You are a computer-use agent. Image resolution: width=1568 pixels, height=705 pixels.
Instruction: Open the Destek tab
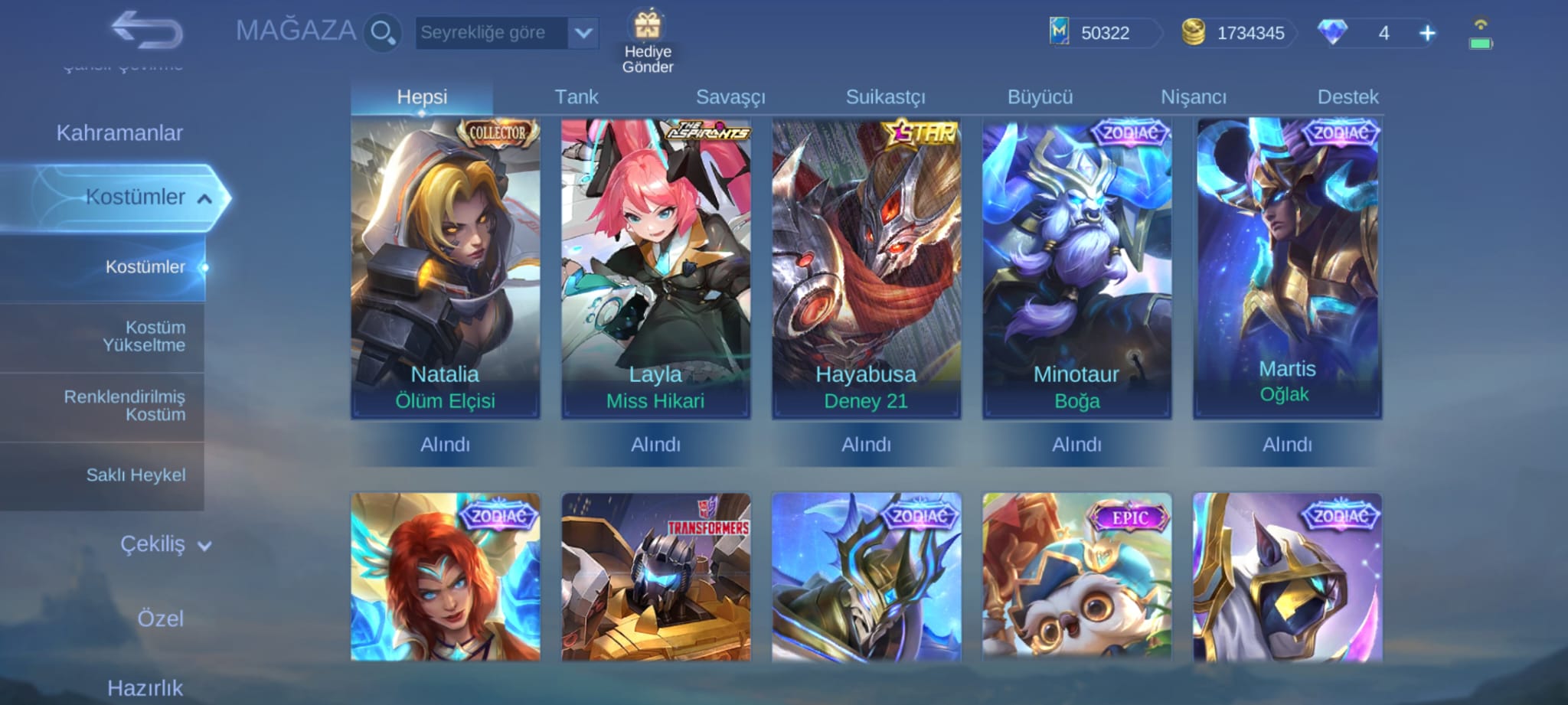(x=1347, y=97)
